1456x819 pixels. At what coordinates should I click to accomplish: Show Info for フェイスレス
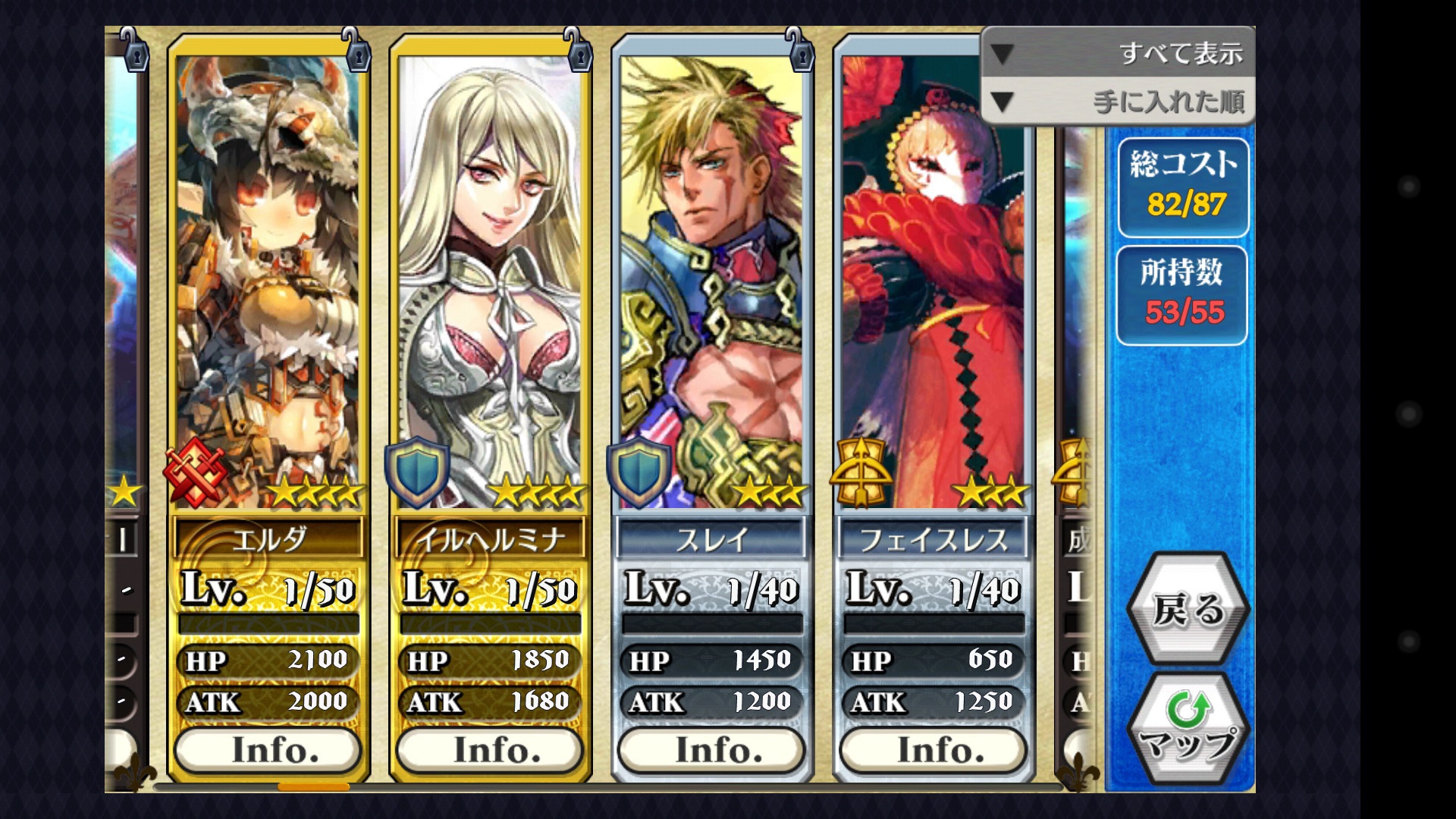click(x=934, y=750)
